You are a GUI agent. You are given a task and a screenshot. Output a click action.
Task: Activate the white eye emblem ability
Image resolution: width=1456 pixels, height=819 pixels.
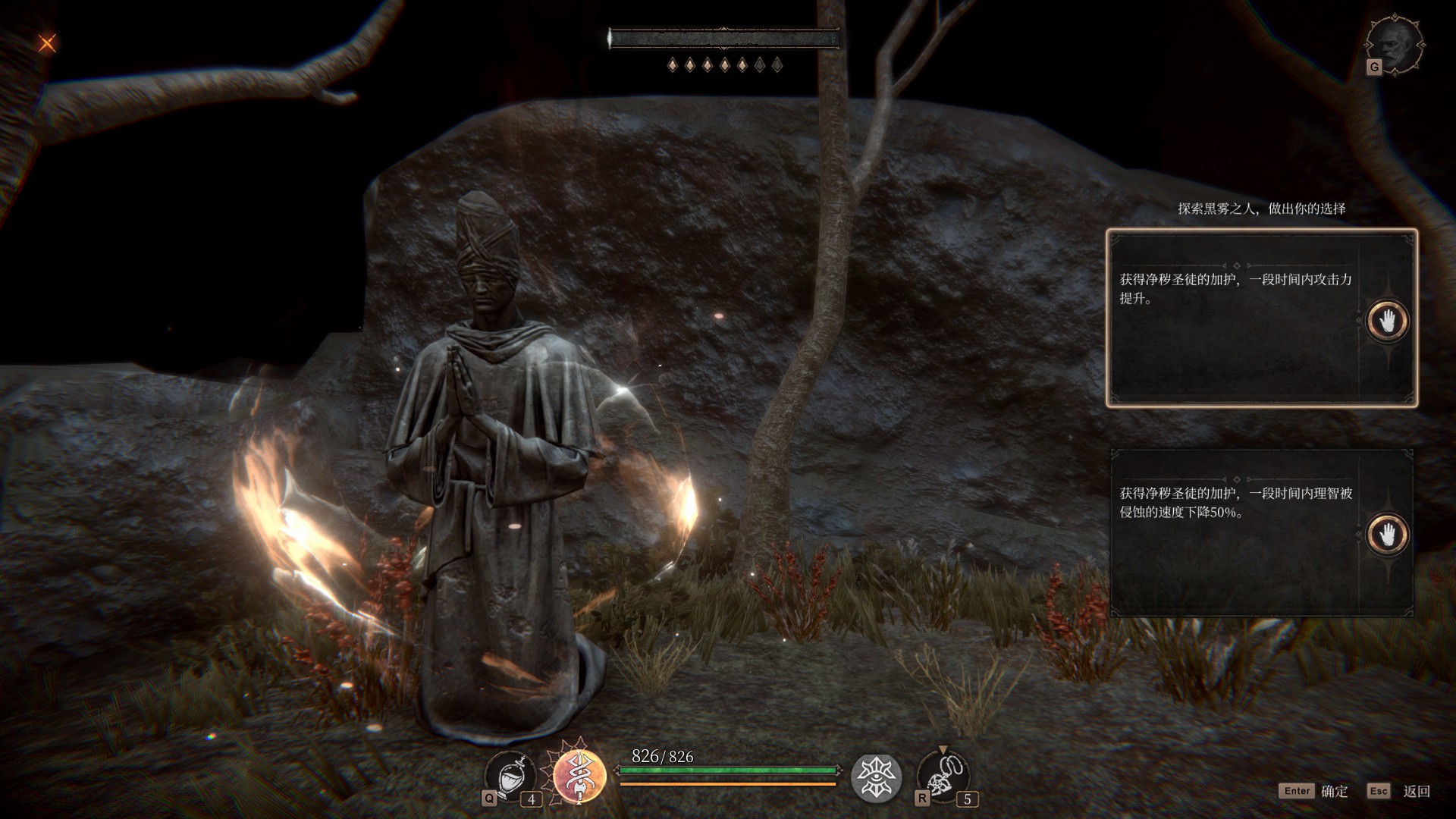coord(876,777)
